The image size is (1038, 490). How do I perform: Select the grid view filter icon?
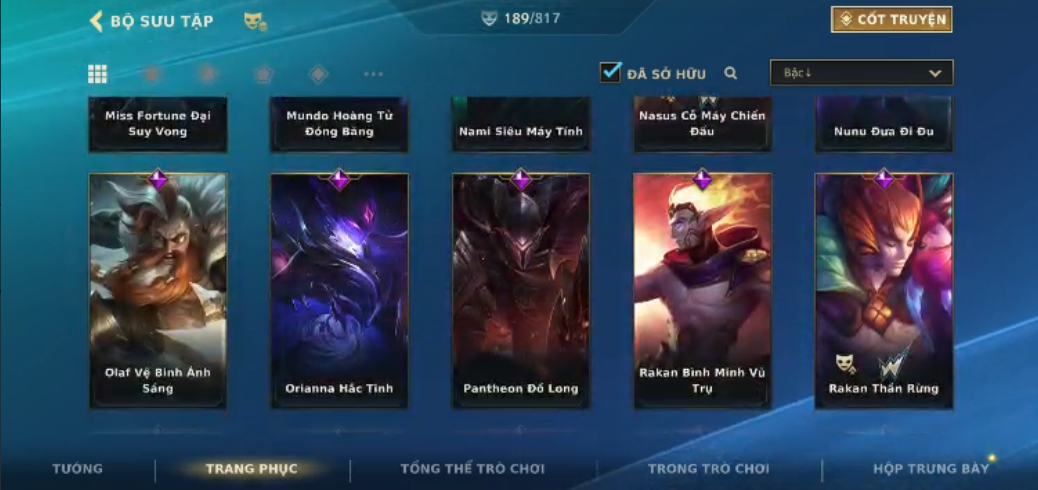pos(98,74)
